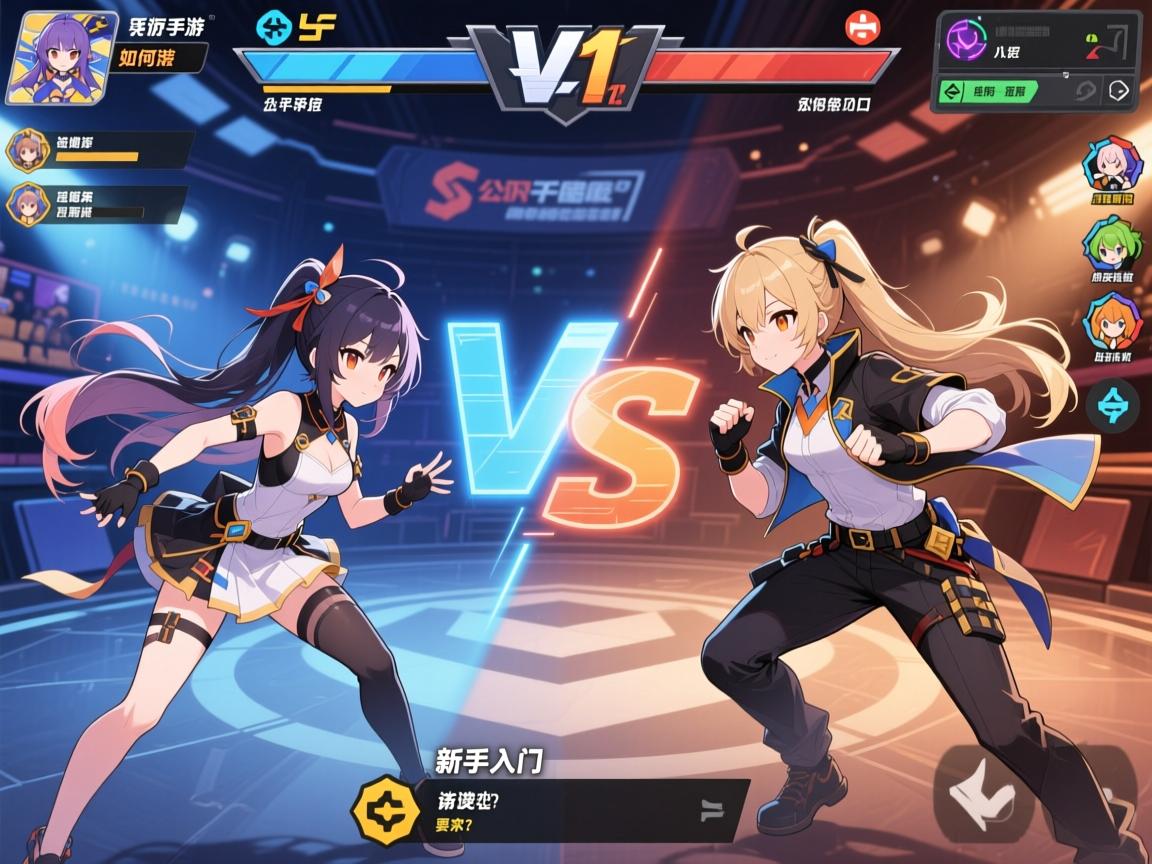Screen dimensions: 1152x864
Task: Choose the green-haired character portrait
Action: [1111, 246]
